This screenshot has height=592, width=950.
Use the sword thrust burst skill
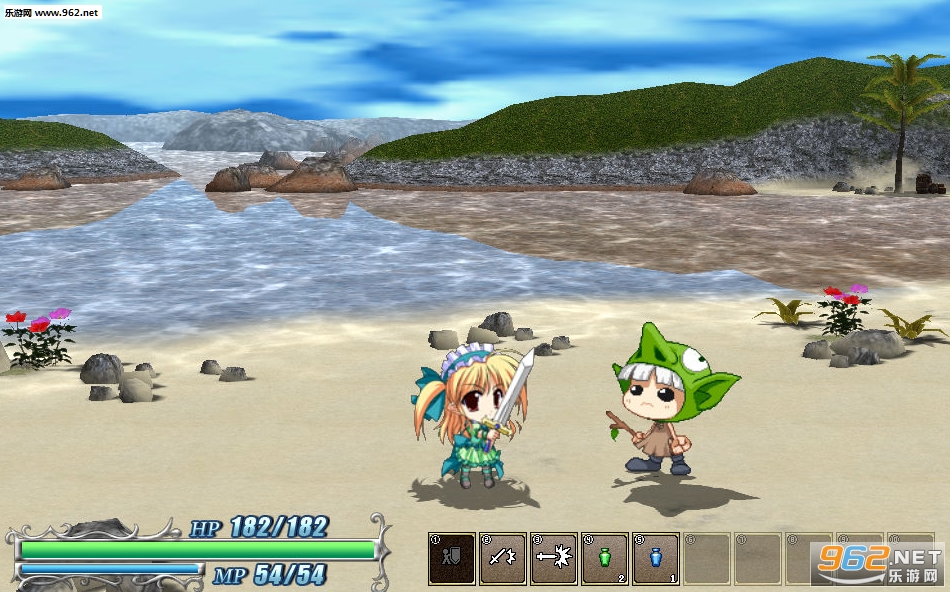tap(554, 558)
